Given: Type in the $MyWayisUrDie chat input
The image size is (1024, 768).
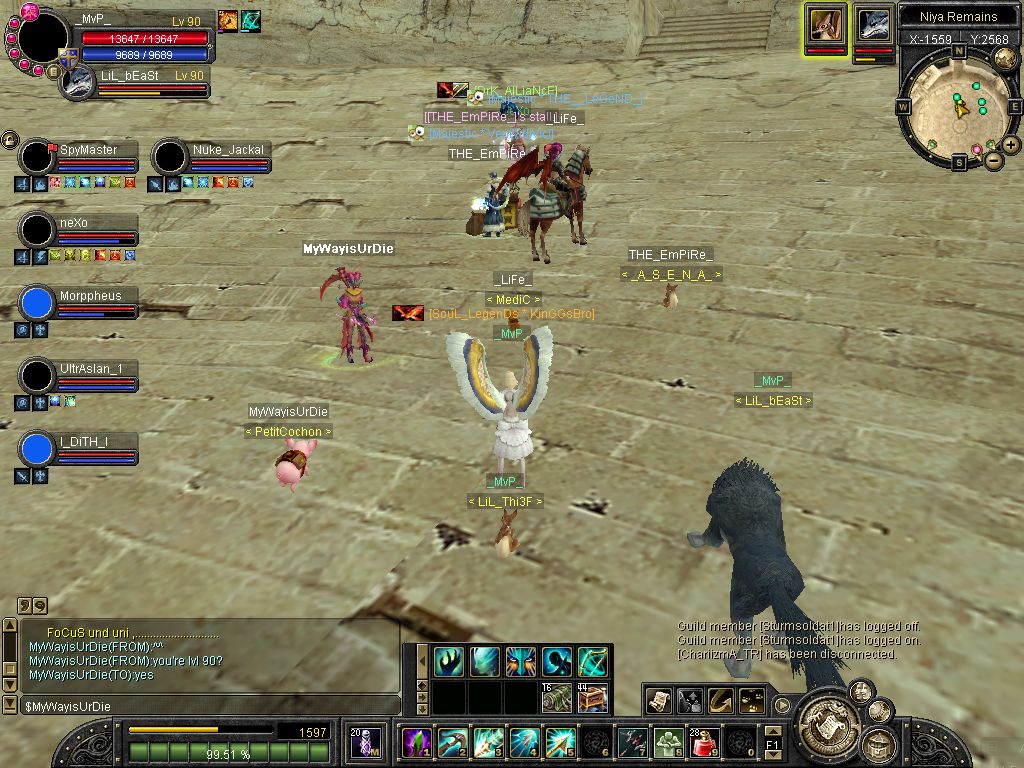Looking at the screenshot, I should coord(200,707).
